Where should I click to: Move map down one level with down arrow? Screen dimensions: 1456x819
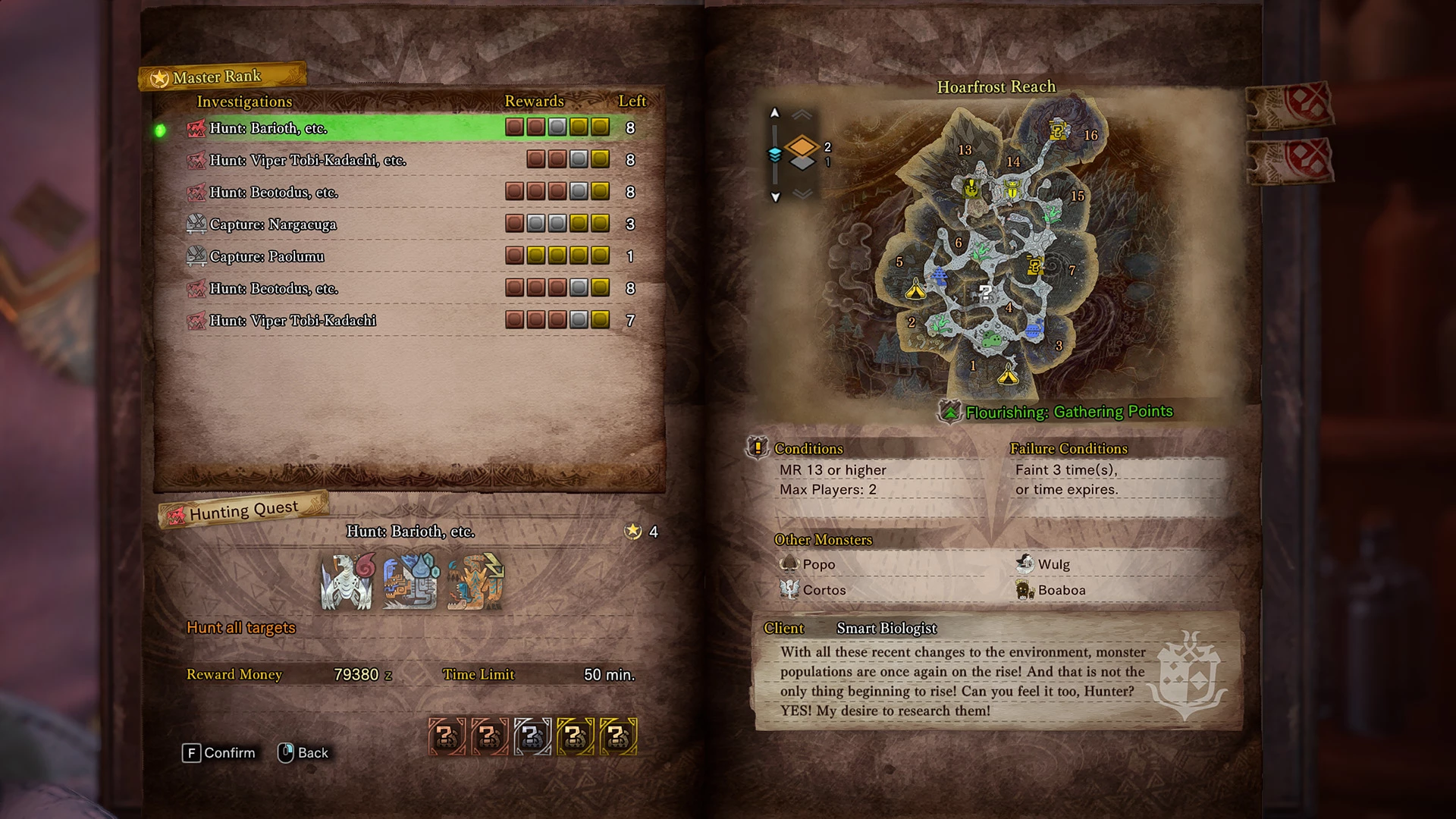tap(775, 197)
